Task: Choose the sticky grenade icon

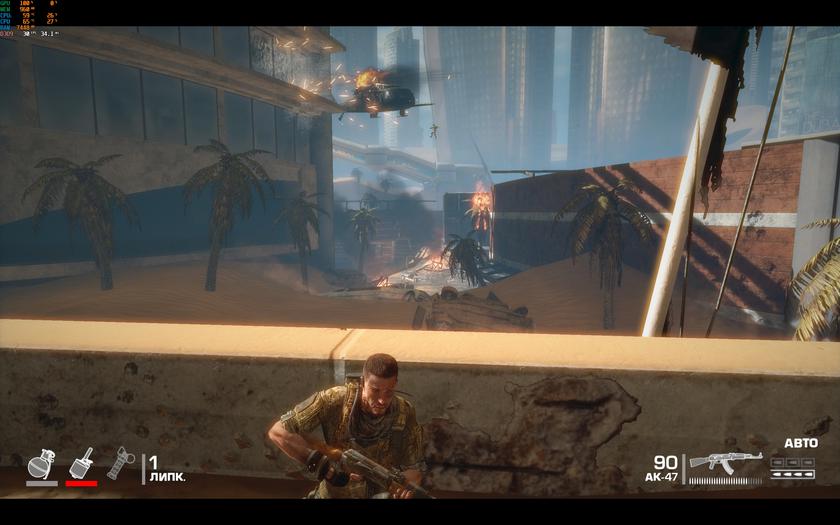Action: pos(82,463)
